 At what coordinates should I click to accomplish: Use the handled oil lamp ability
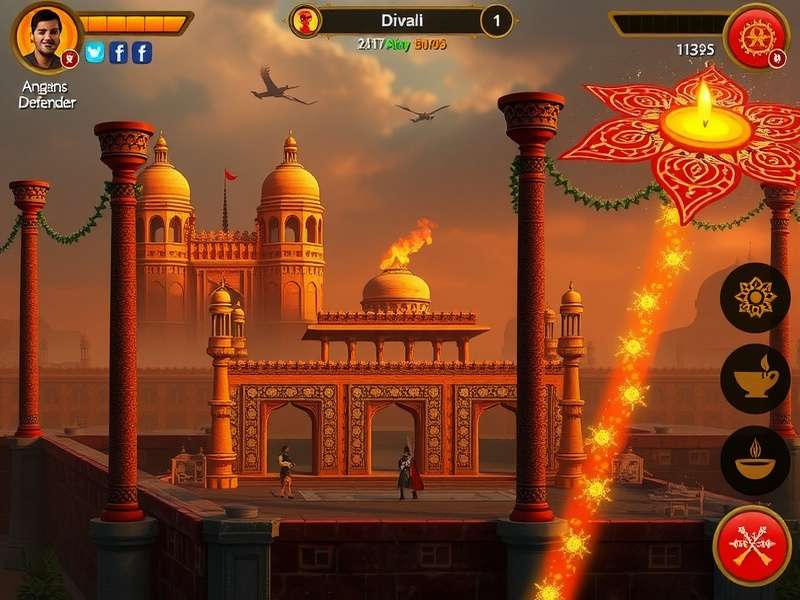pos(755,378)
